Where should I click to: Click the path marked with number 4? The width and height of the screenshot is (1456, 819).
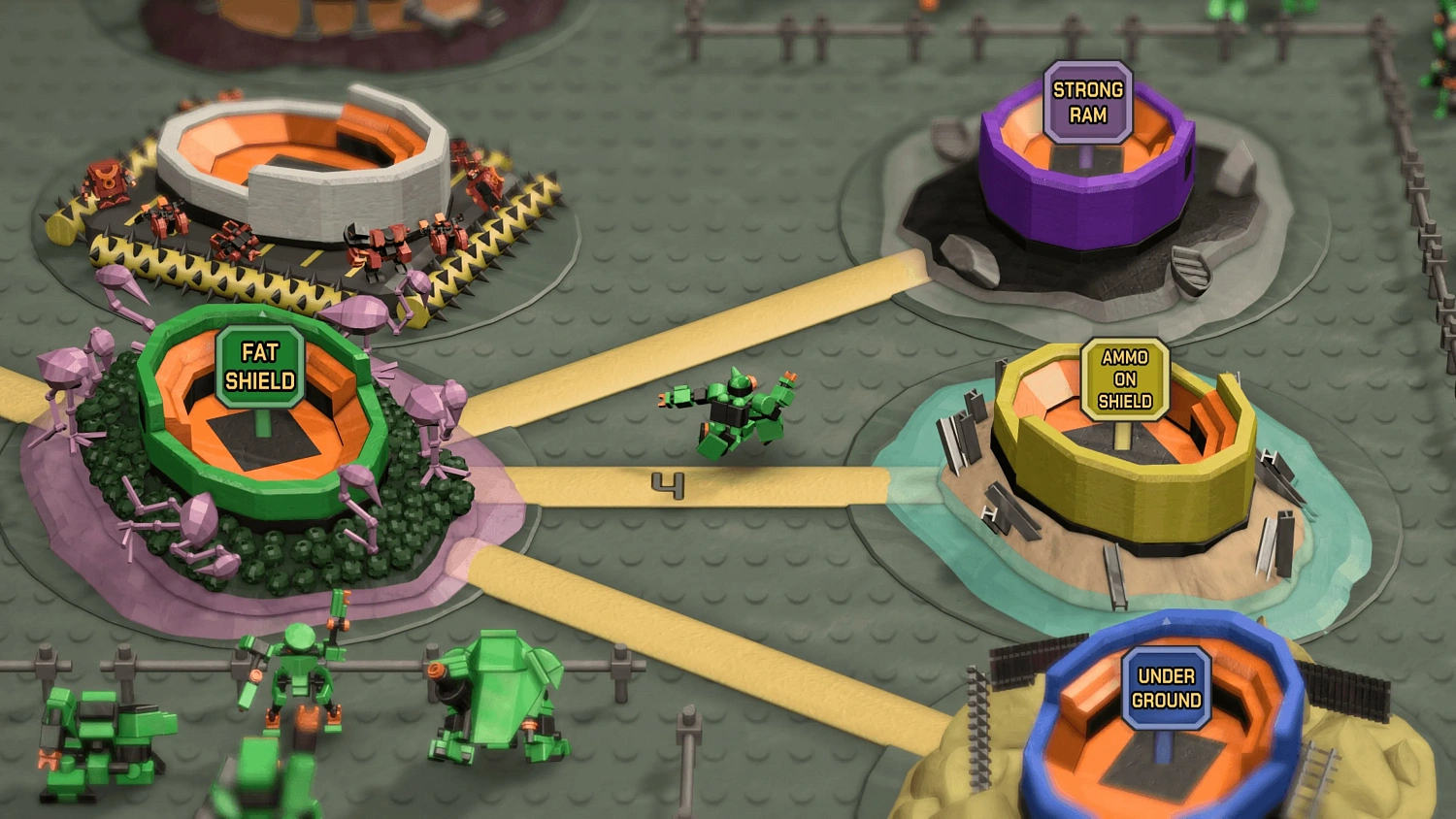(670, 485)
